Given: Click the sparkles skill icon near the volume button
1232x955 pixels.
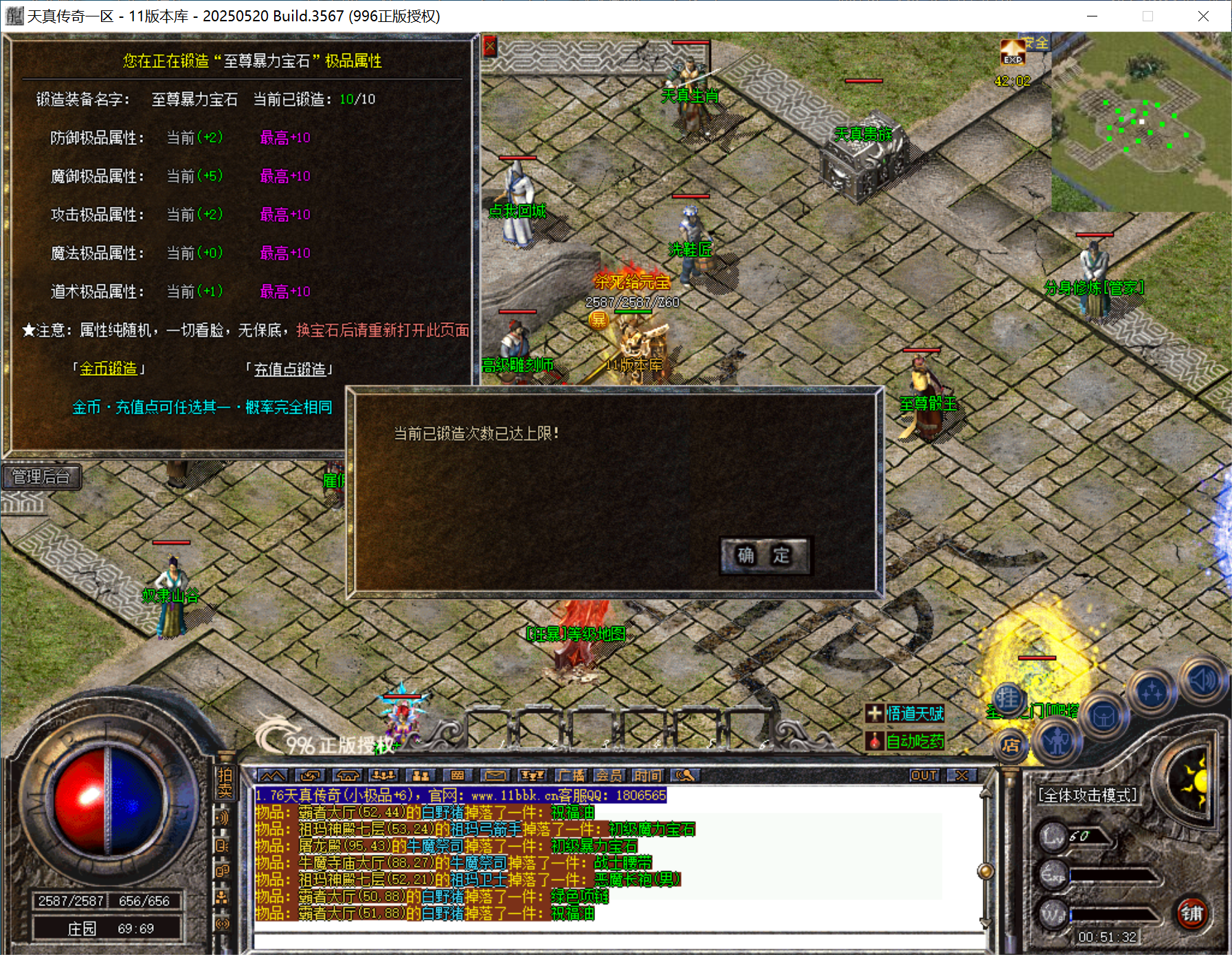Looking at the screenshot, I should tap(1152, 692).
